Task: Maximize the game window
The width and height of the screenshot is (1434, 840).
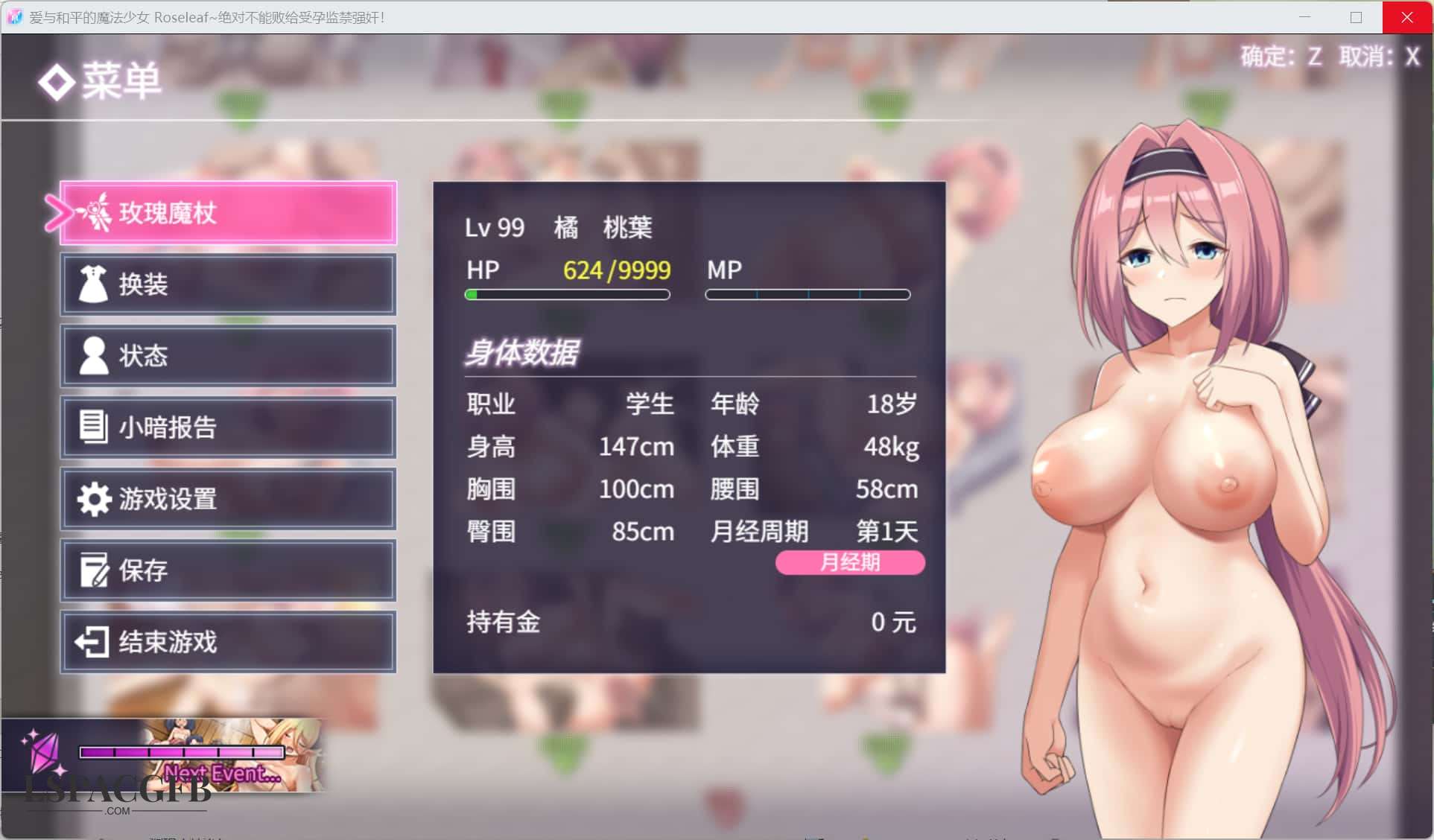Action: 1356,17
